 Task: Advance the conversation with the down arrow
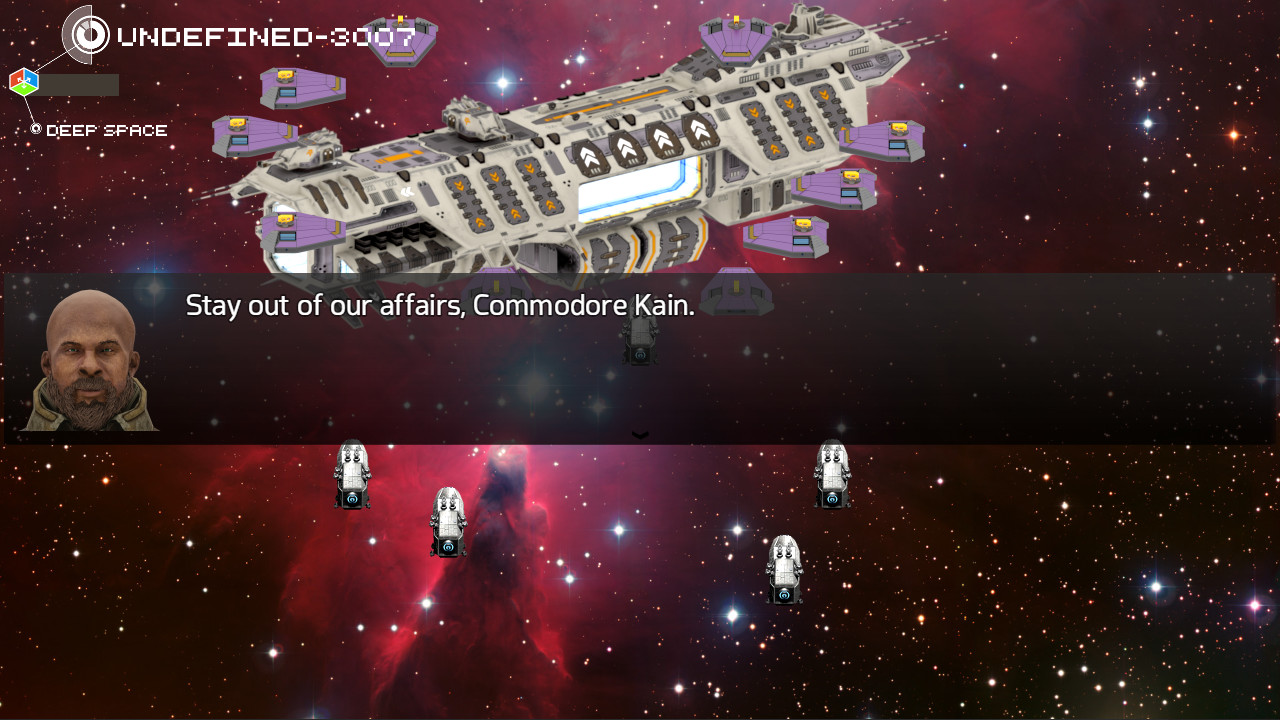(x=639, y=433)
